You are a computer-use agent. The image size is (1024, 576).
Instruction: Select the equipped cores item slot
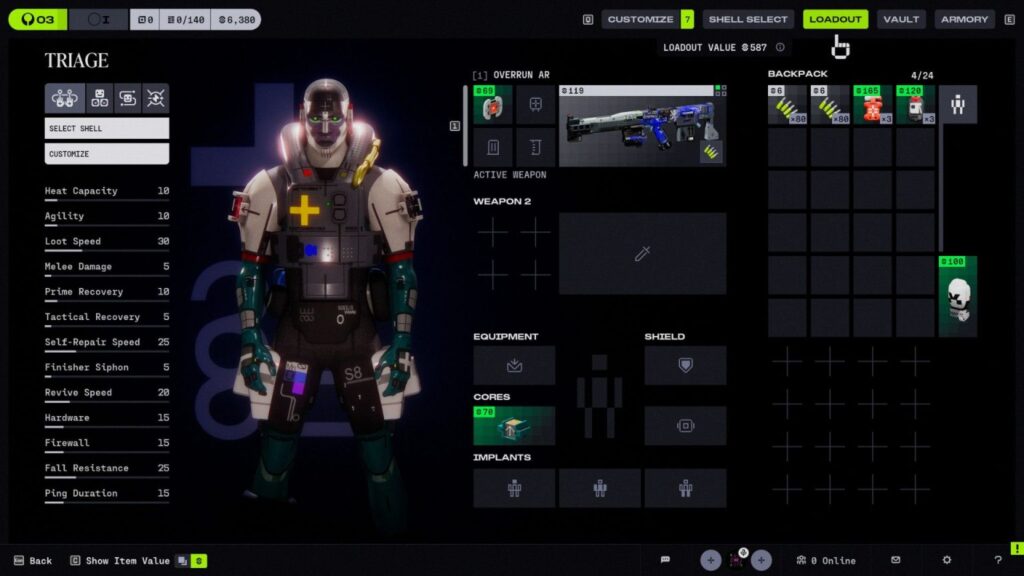[514, 425]
